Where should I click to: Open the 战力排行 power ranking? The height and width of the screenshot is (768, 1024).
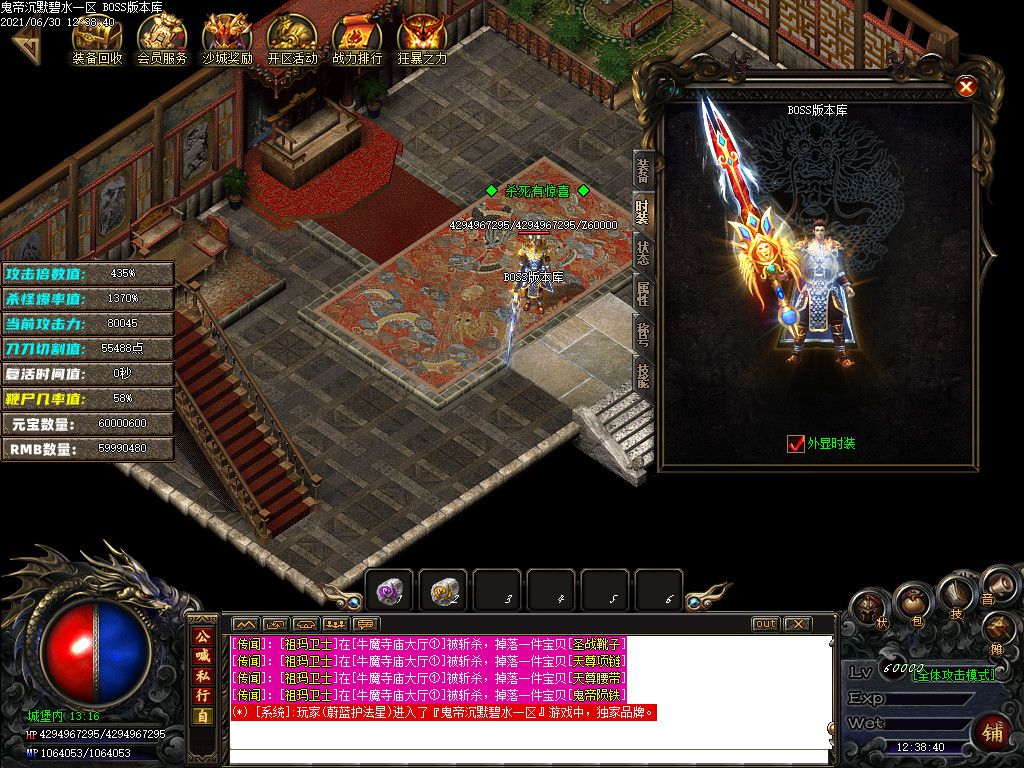(357, 40)
